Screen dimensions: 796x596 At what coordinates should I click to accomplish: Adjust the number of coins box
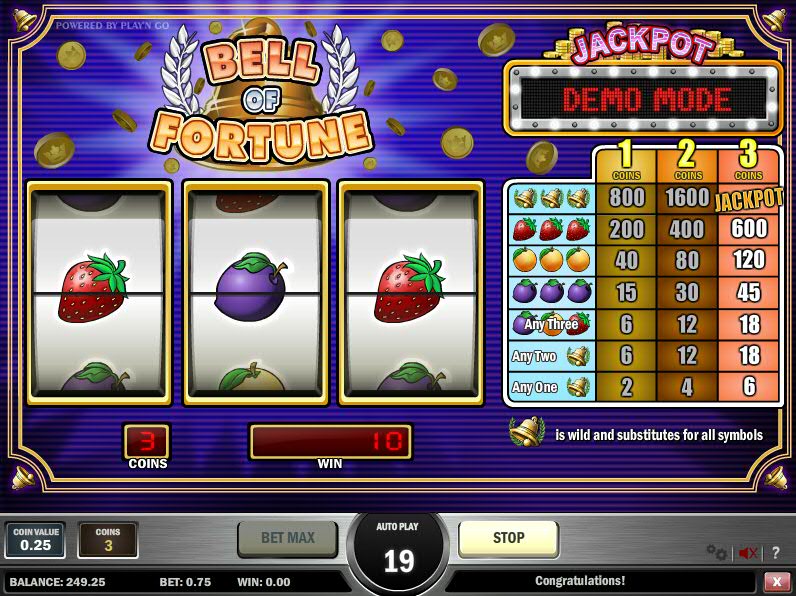click(x=108, y=539)
